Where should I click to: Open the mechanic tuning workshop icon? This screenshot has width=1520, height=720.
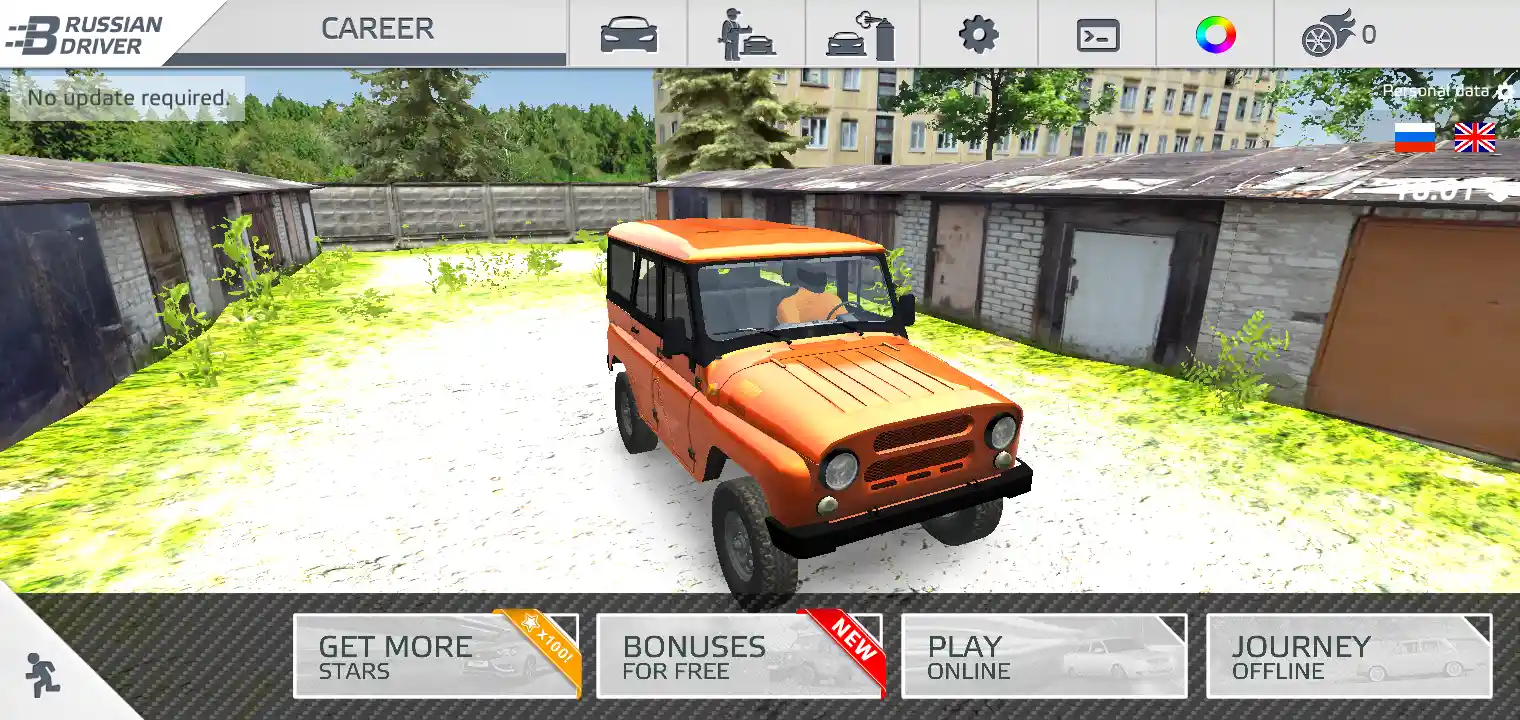coord(746,35)
